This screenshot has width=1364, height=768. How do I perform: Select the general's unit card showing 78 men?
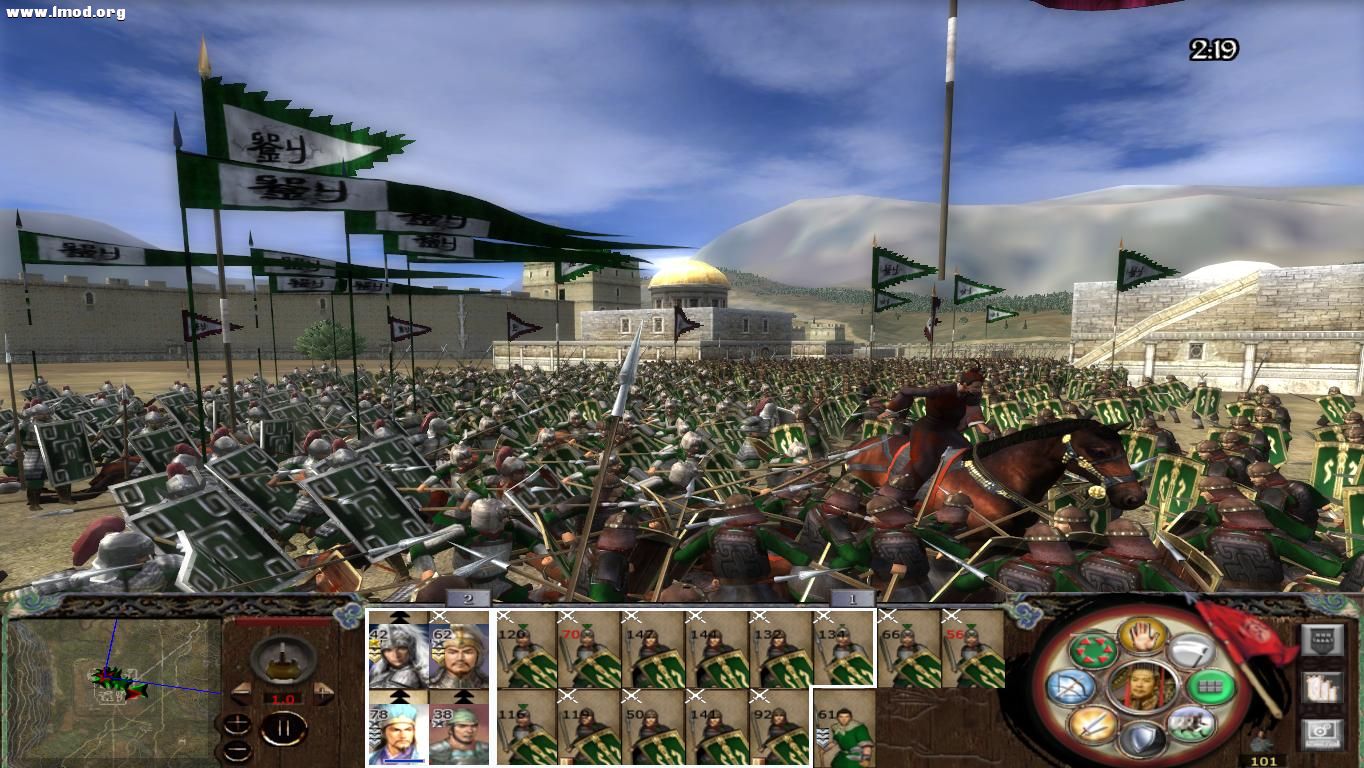400,733
